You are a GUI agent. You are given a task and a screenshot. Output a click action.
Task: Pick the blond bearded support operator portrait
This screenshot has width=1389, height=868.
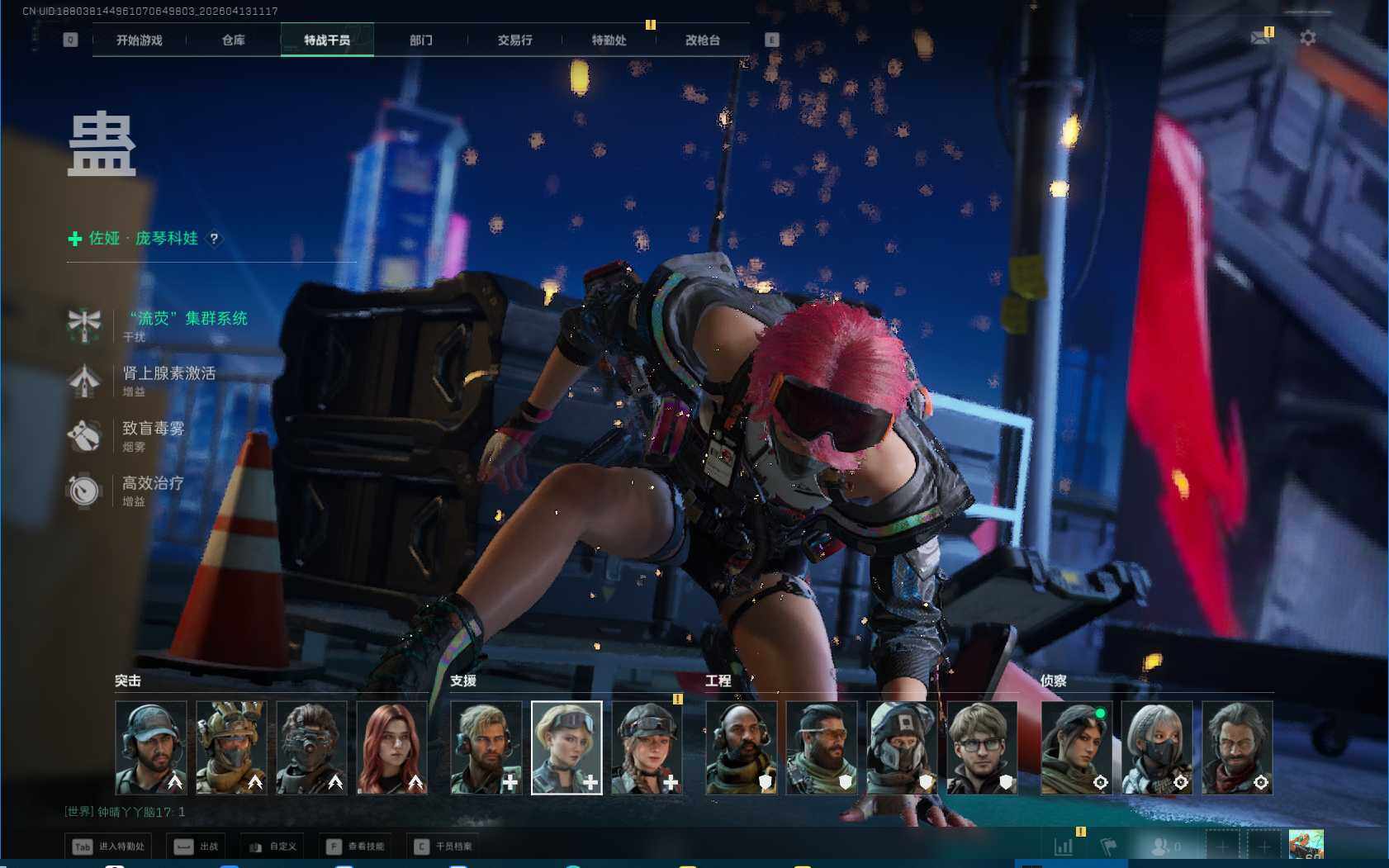[486, 747]
